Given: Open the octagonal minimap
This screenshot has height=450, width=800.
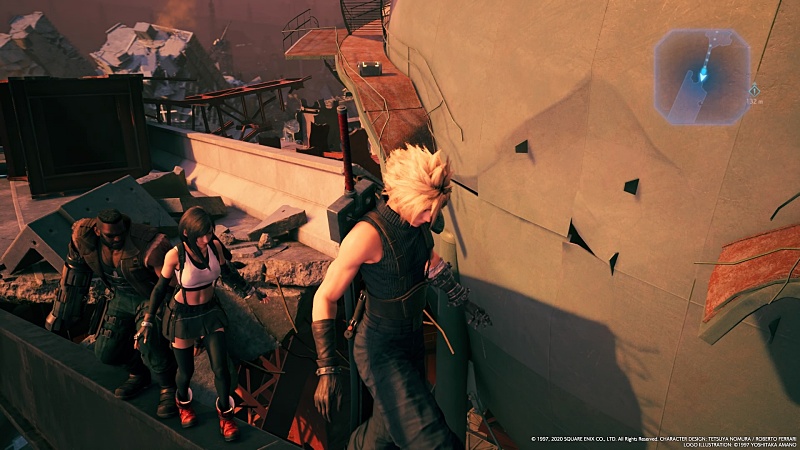Looking at the screenshot, I should [702, 77].
